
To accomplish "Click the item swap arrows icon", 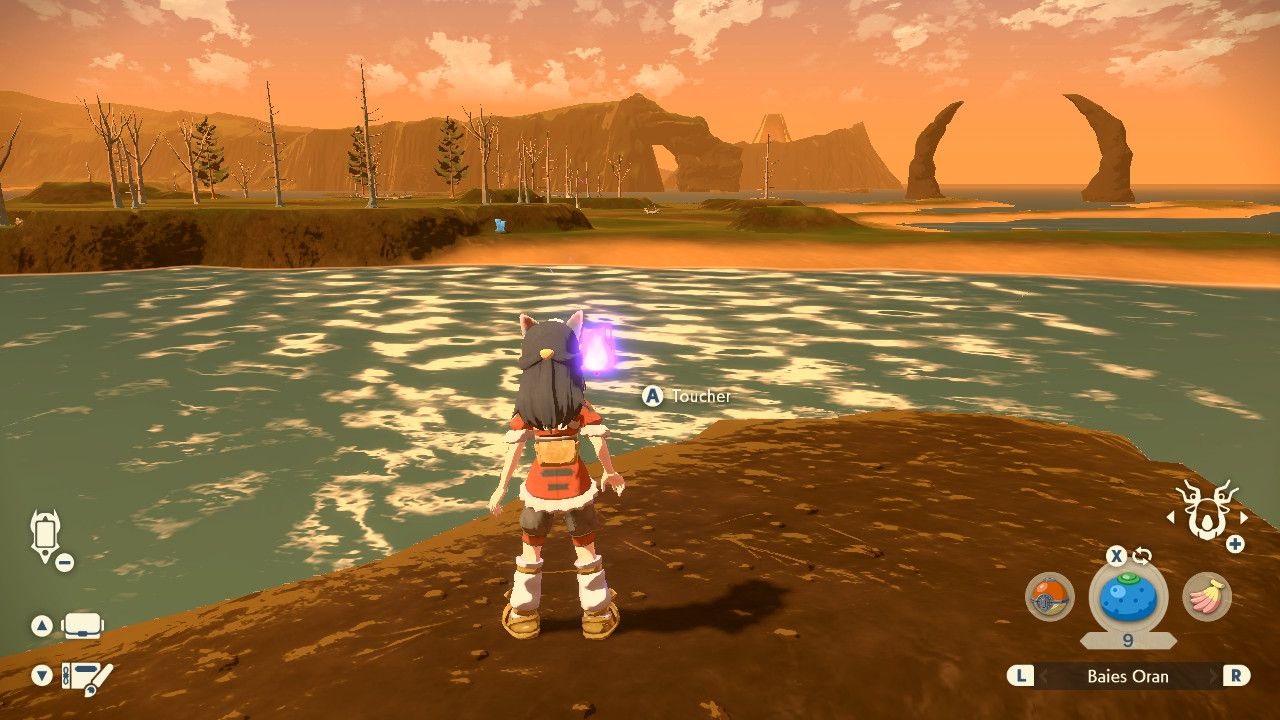I will coord(1142,556).
